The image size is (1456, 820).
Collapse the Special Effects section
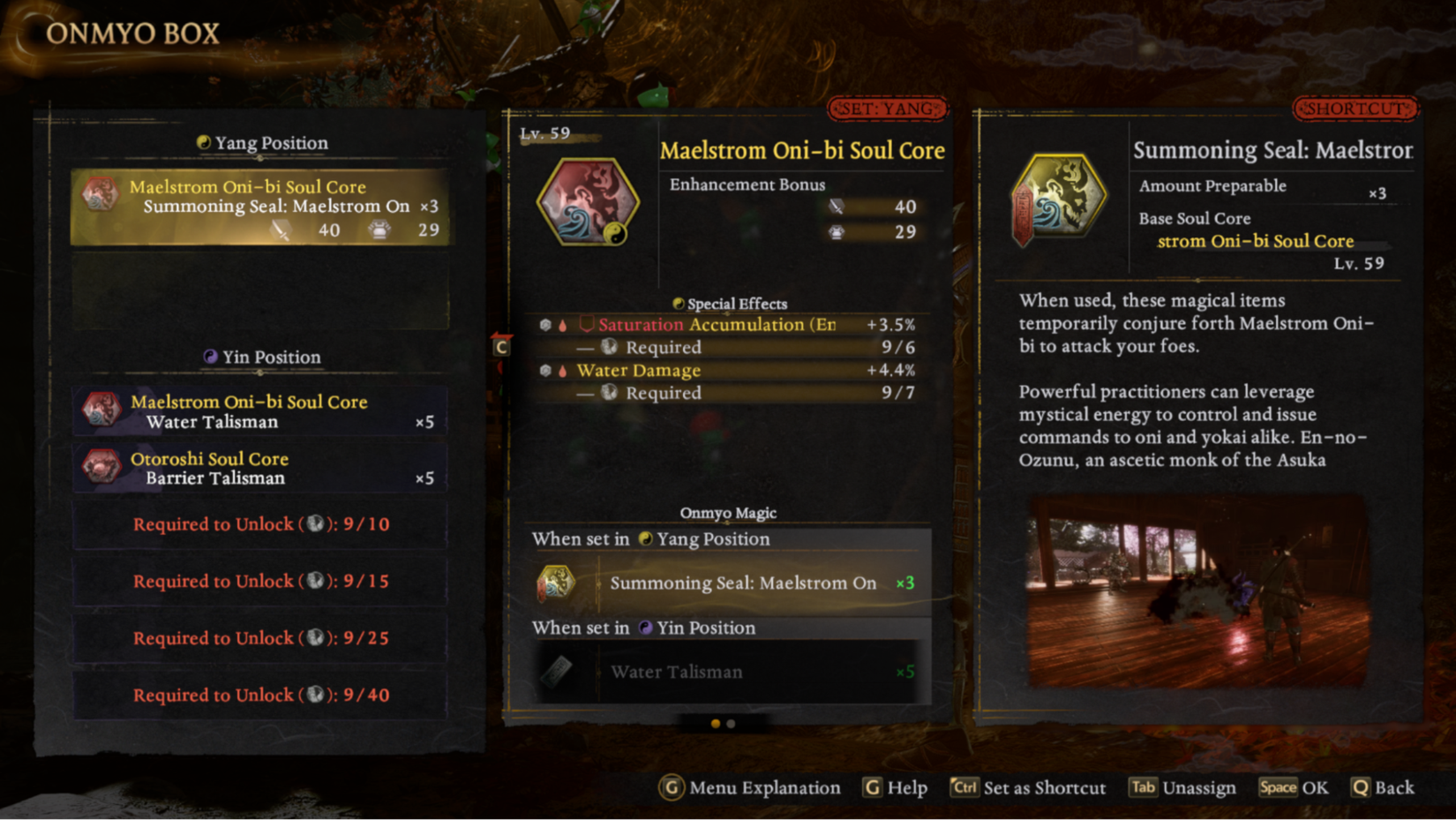(729, 303)
